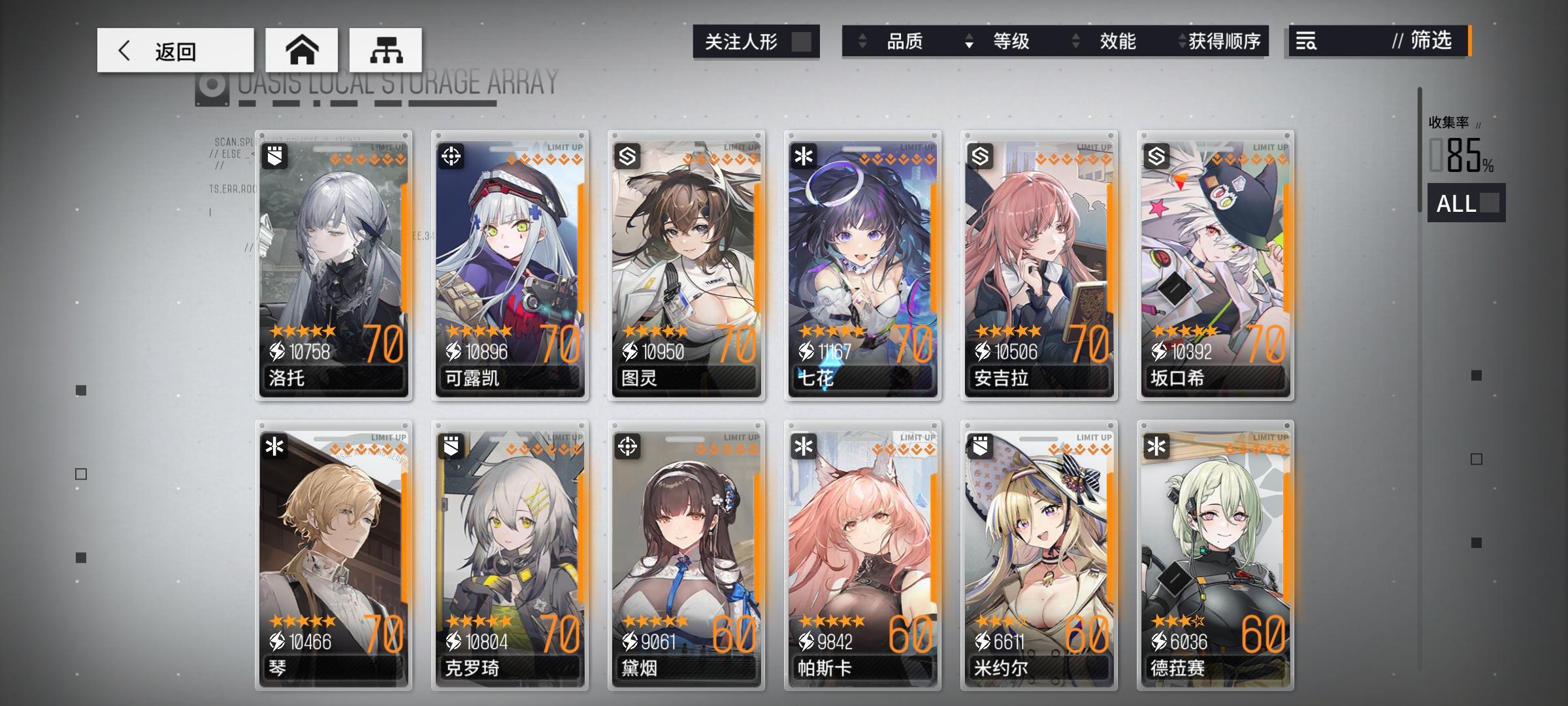
Task: Click the home icon in the top bar
Action: tap(302, 50)
